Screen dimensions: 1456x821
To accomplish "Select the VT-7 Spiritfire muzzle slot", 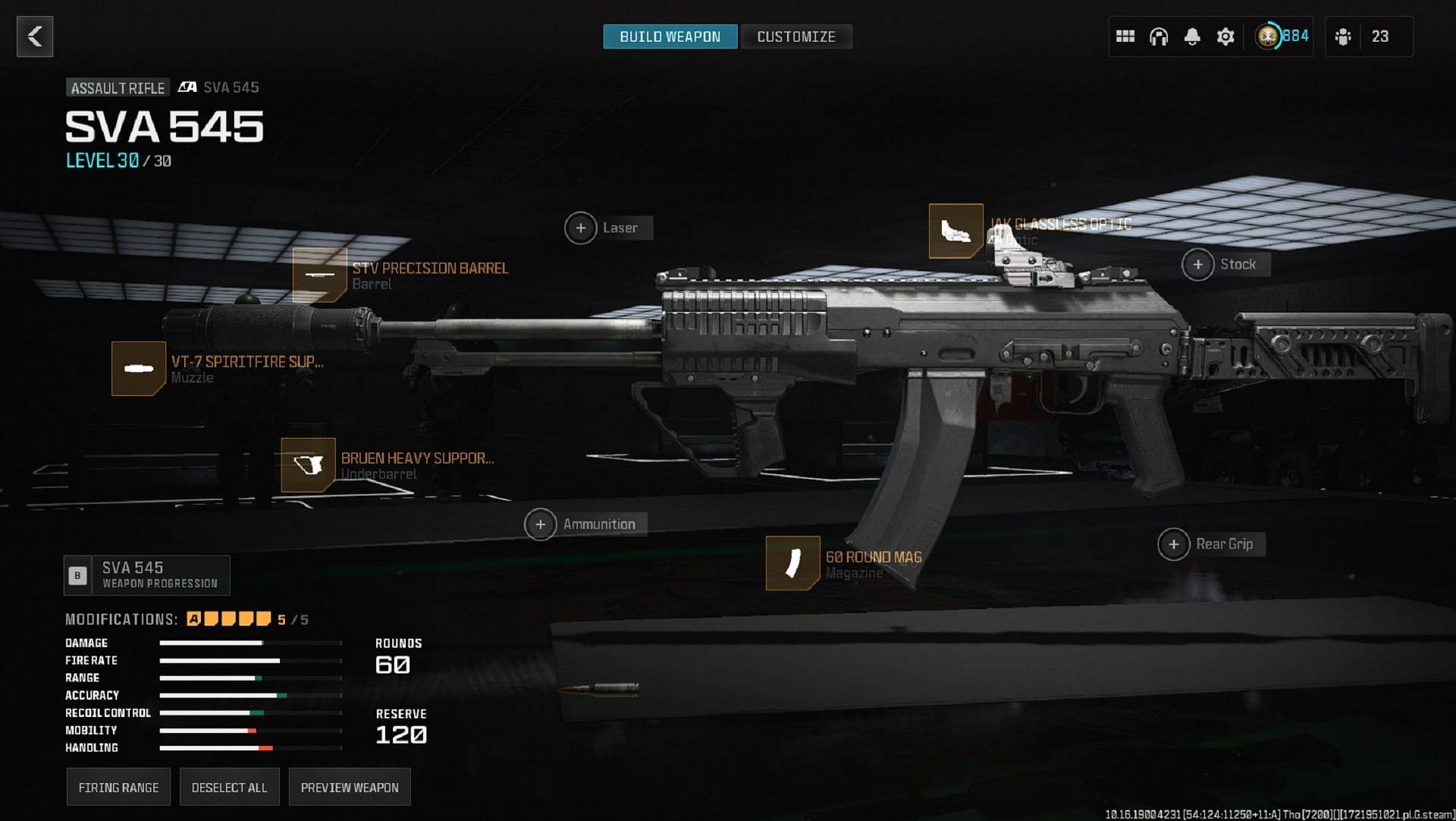I will (139, 369).
